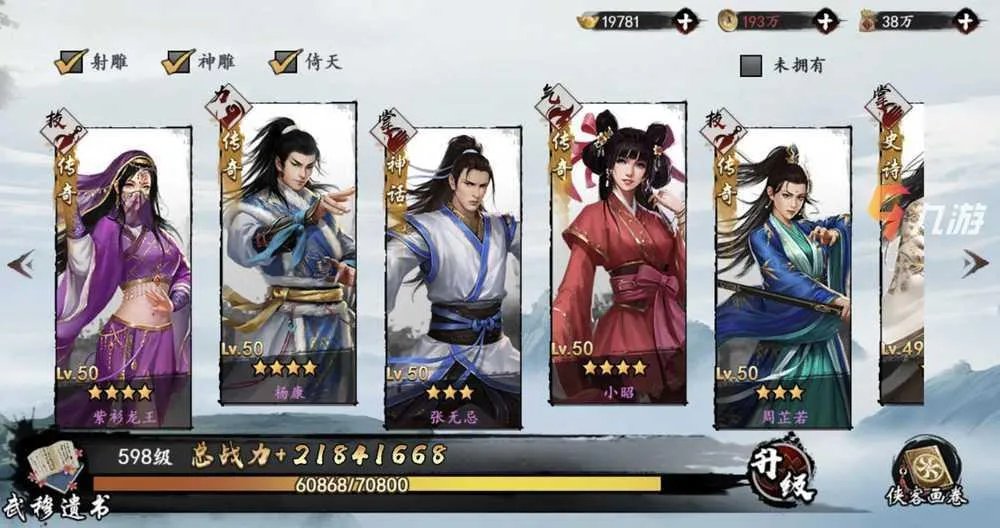Show previous characters with the left arrow

[x=21, y=264]
